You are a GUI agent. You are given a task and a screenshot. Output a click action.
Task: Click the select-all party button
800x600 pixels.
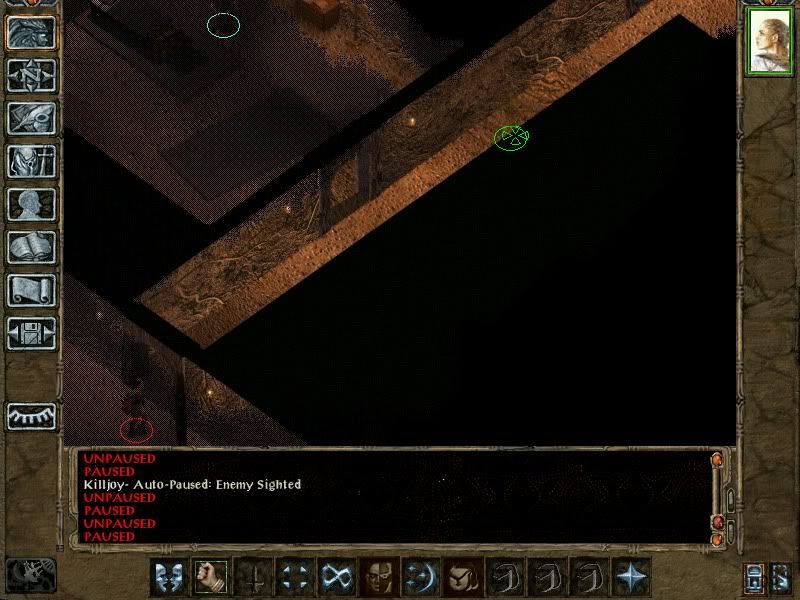(754, 578)
